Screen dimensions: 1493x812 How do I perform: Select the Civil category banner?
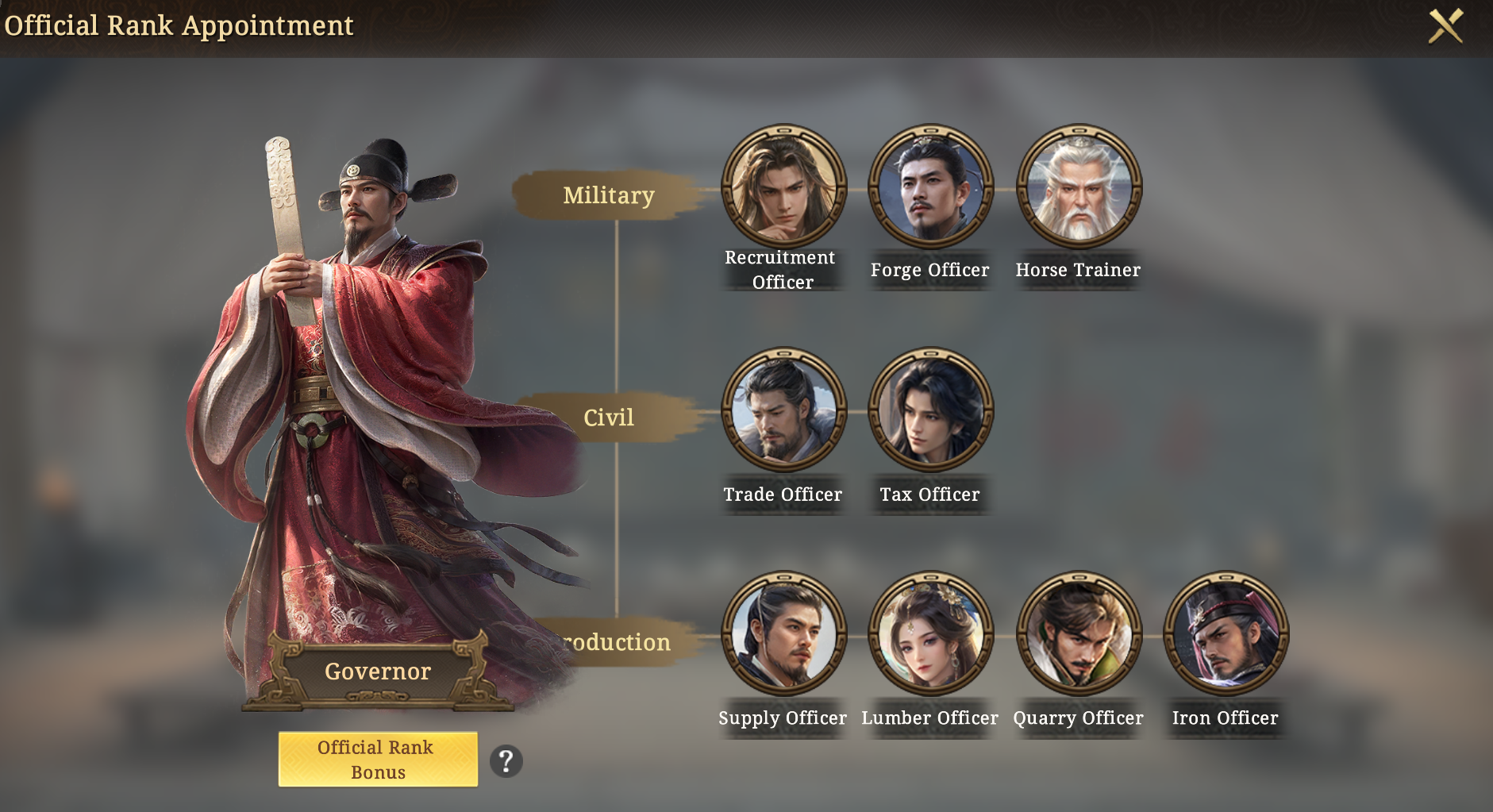click(609, 417)
